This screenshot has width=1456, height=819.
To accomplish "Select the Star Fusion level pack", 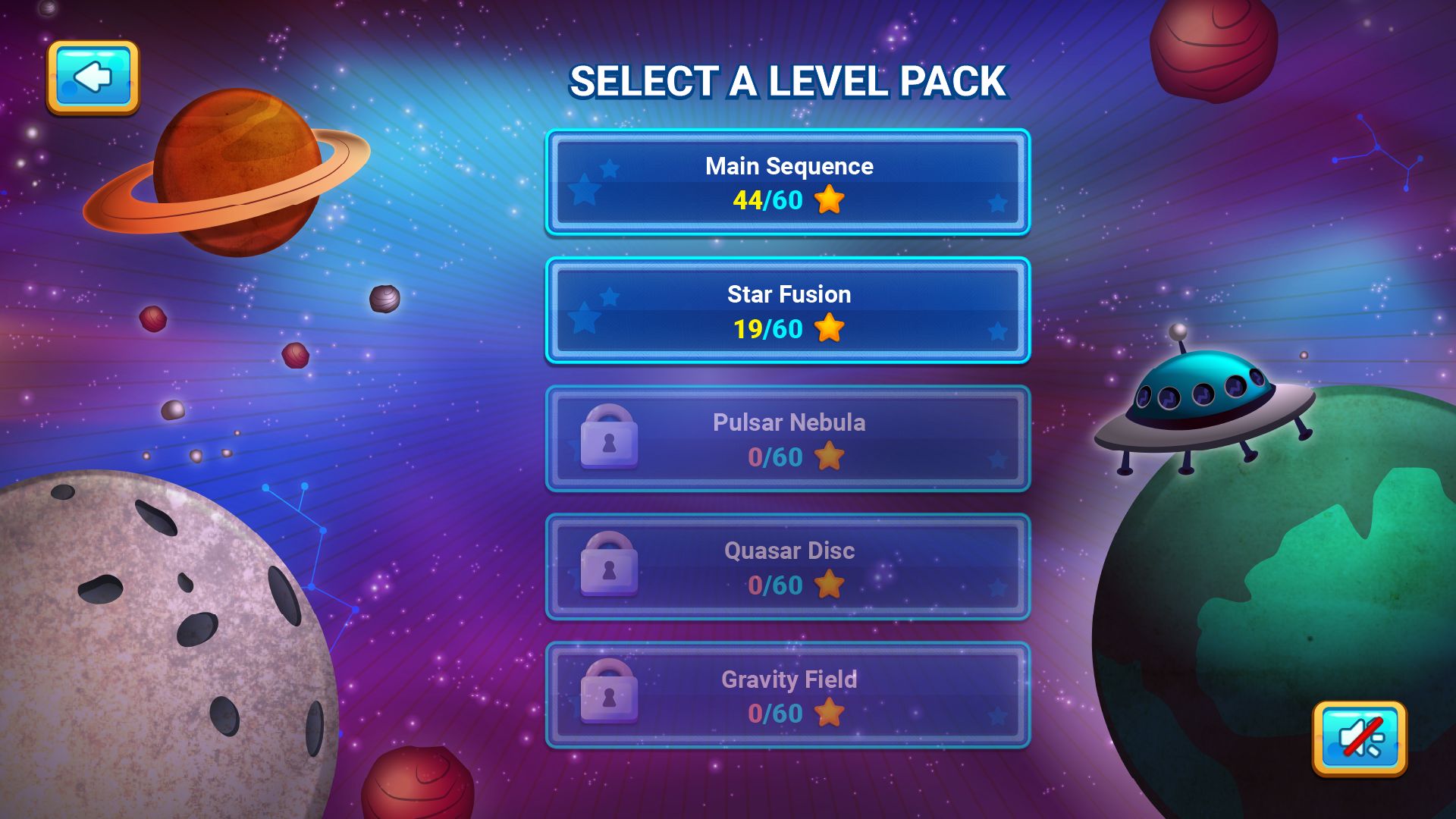I will pos(787,310).
